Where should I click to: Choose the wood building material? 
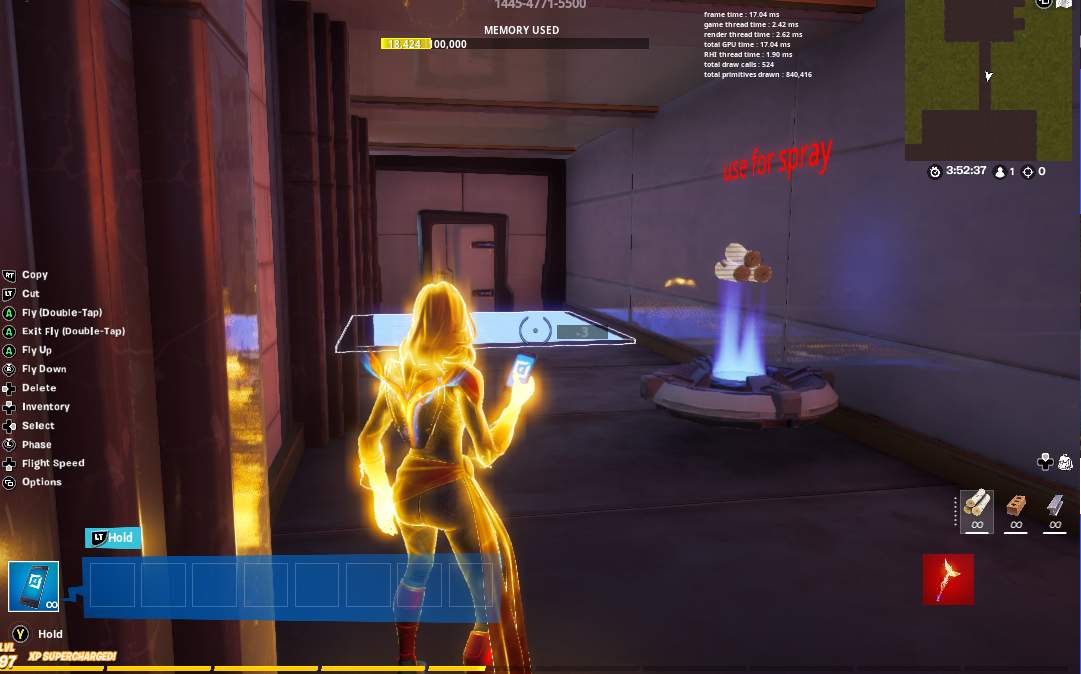[x=977, y=505]
